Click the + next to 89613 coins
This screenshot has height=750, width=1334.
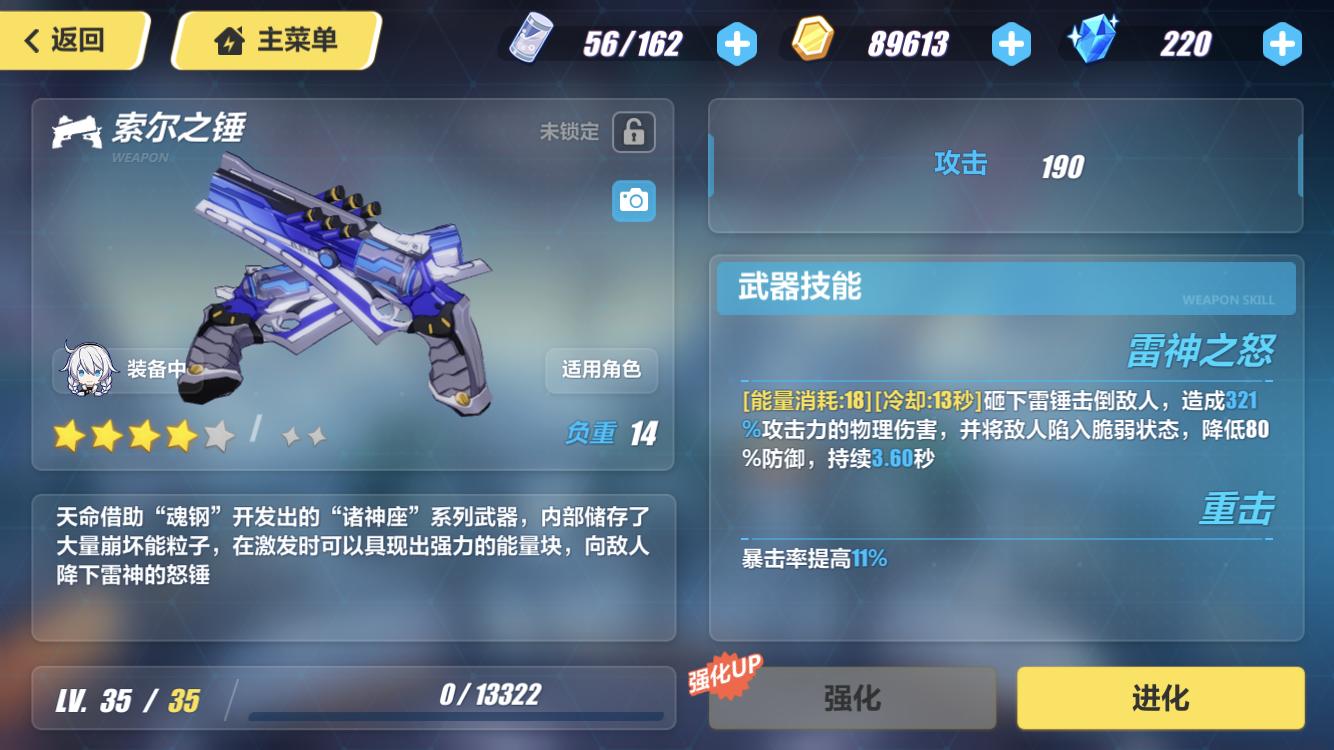[1010, 42]
